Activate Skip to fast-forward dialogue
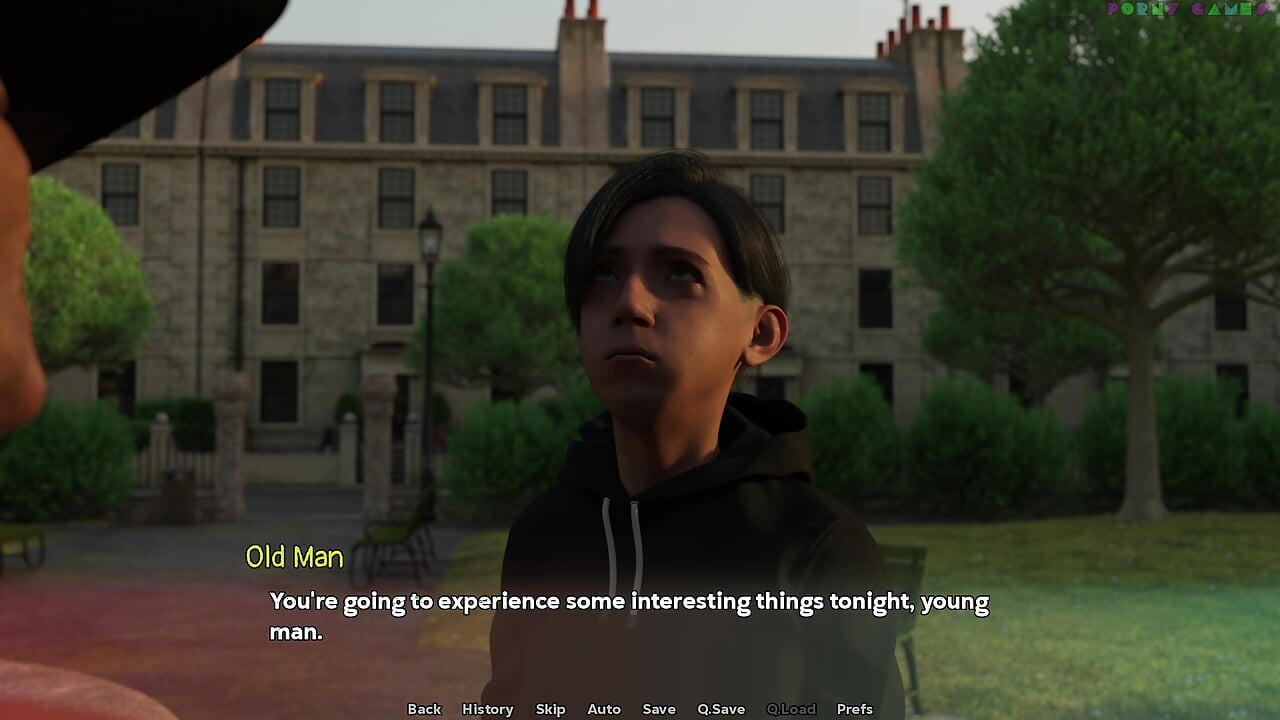 pyautogui.click(x=550, y=709)
